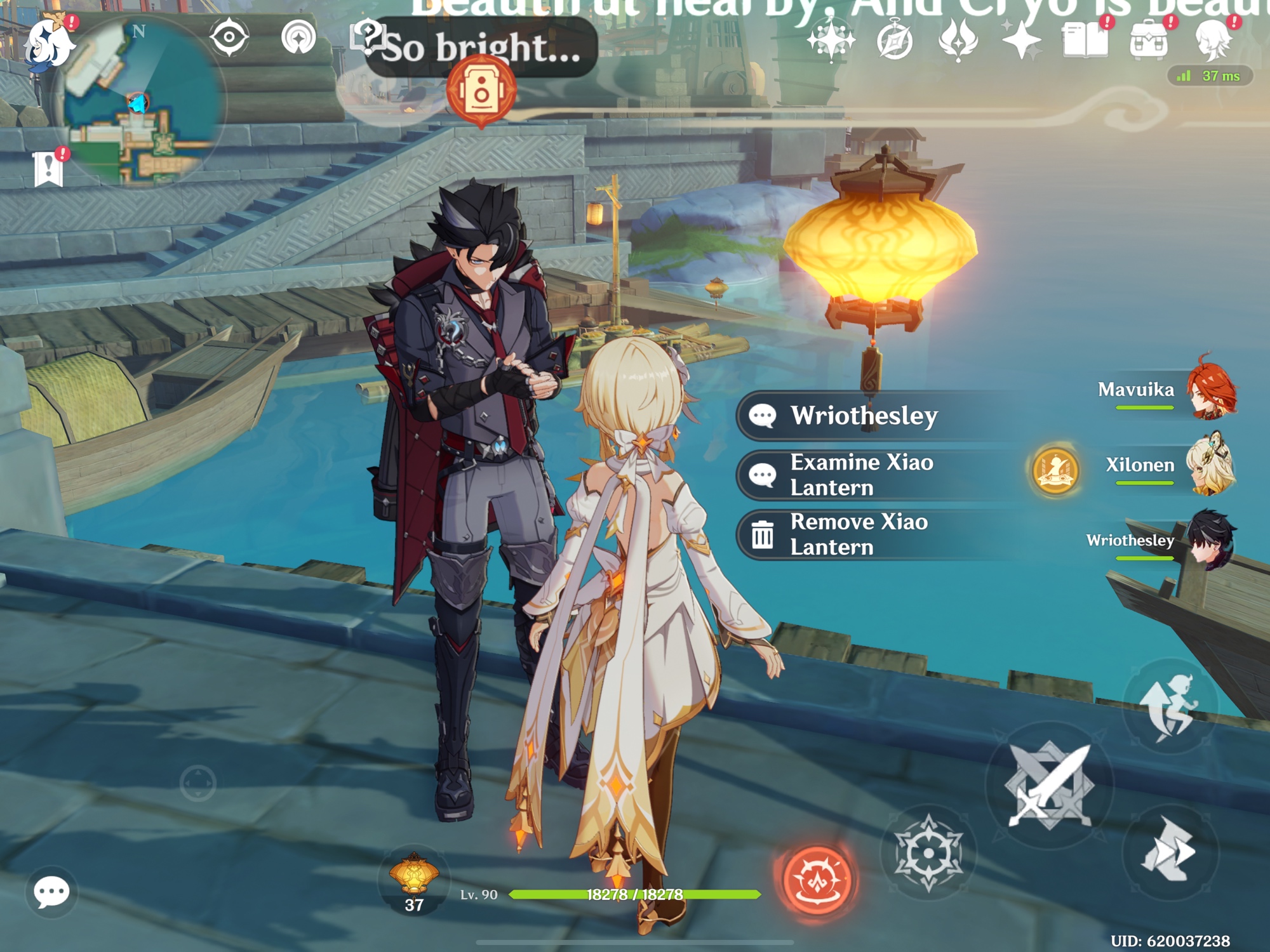This screenshot has width=1270, height=952.
Task: Use the Xiao Lantern gadget
Action: (414, 879)
